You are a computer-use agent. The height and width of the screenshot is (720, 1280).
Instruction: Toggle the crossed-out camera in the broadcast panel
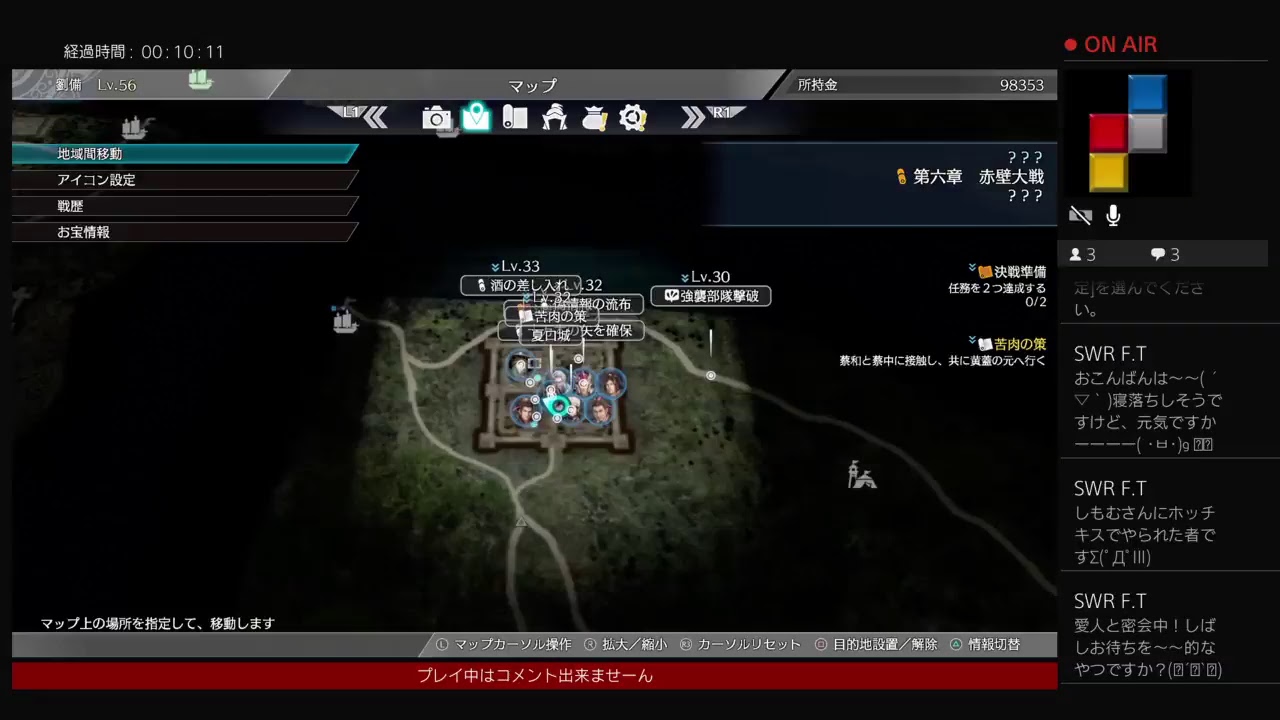point(1080,214)
